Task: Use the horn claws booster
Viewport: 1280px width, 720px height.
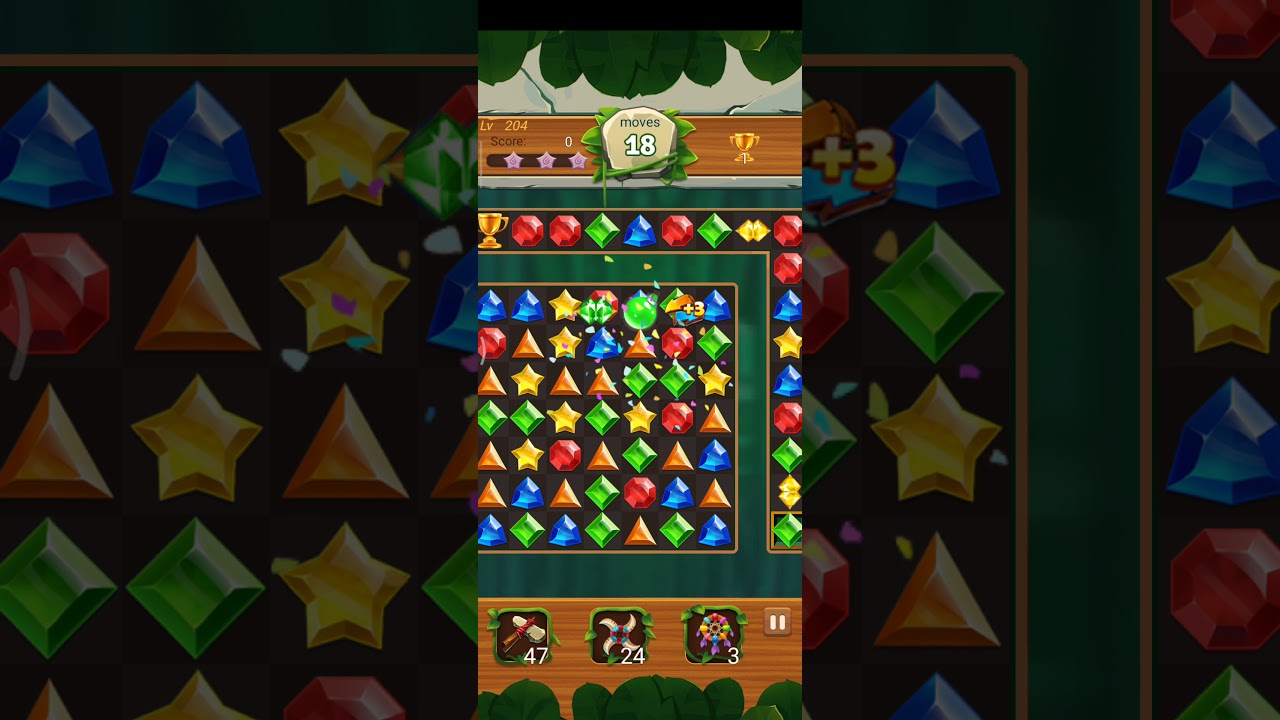Action: [x=618, y=636]
